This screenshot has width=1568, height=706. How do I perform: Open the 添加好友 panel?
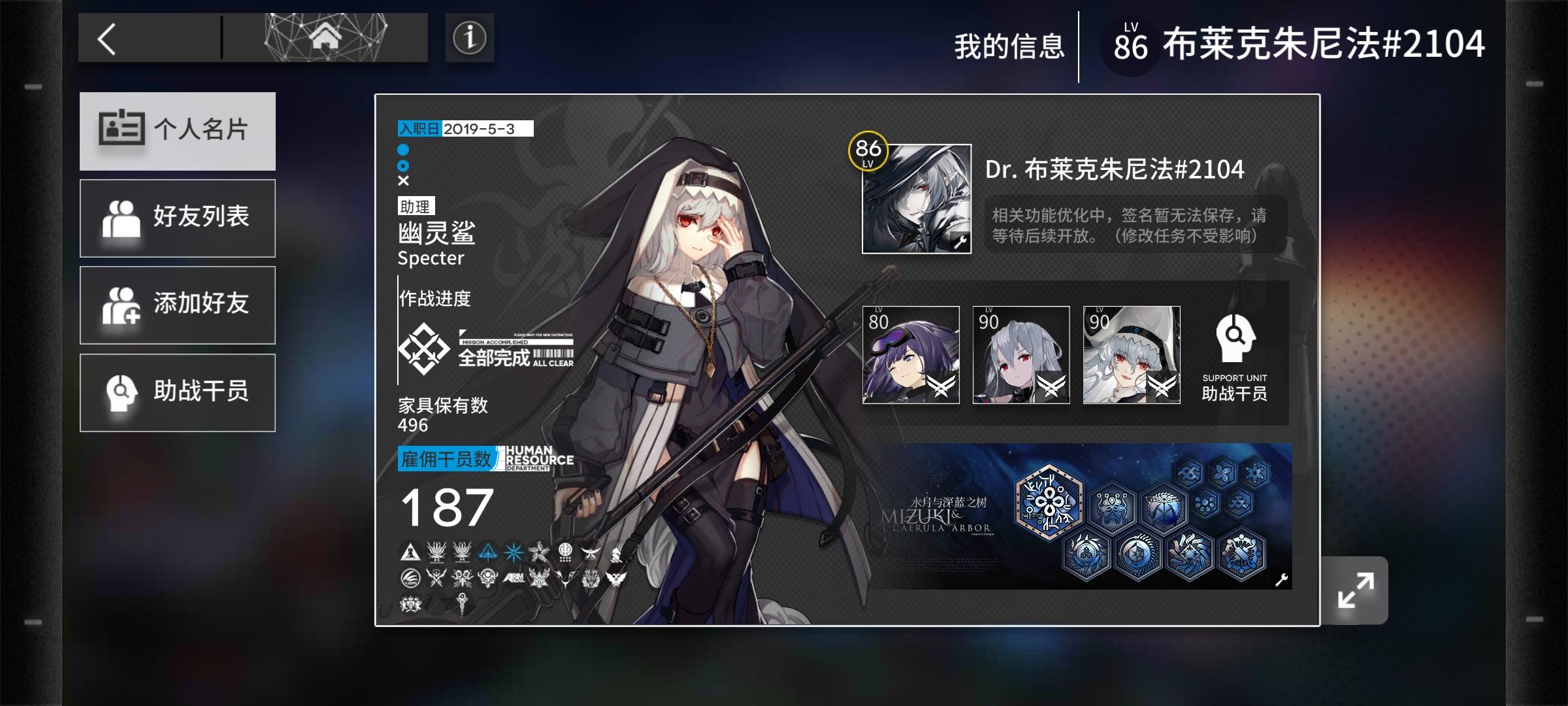point(177,305)
